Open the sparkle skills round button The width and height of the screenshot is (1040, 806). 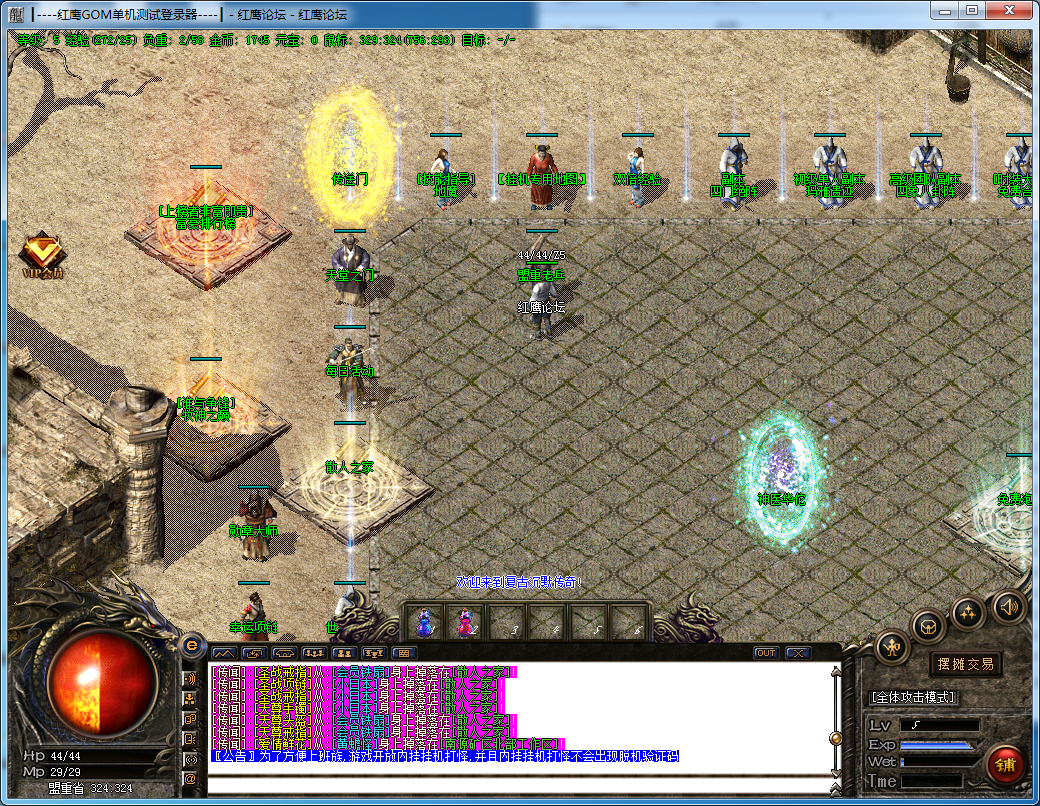click(969, 612)
